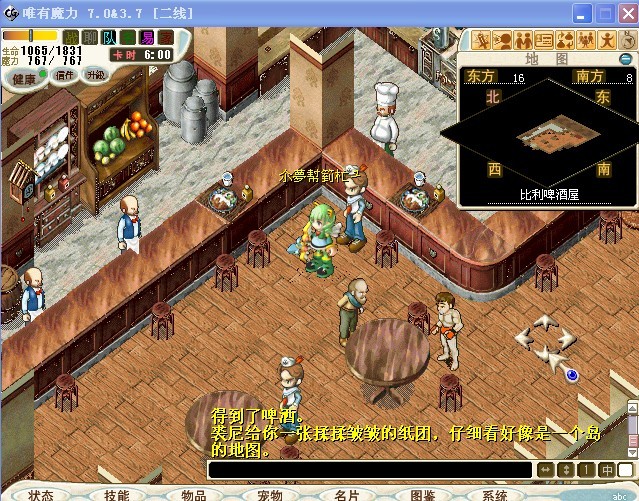The width and height of the screenshot is (639, 501).
Task: Open the 图鉴 album menu
Action: pos(422,494)
